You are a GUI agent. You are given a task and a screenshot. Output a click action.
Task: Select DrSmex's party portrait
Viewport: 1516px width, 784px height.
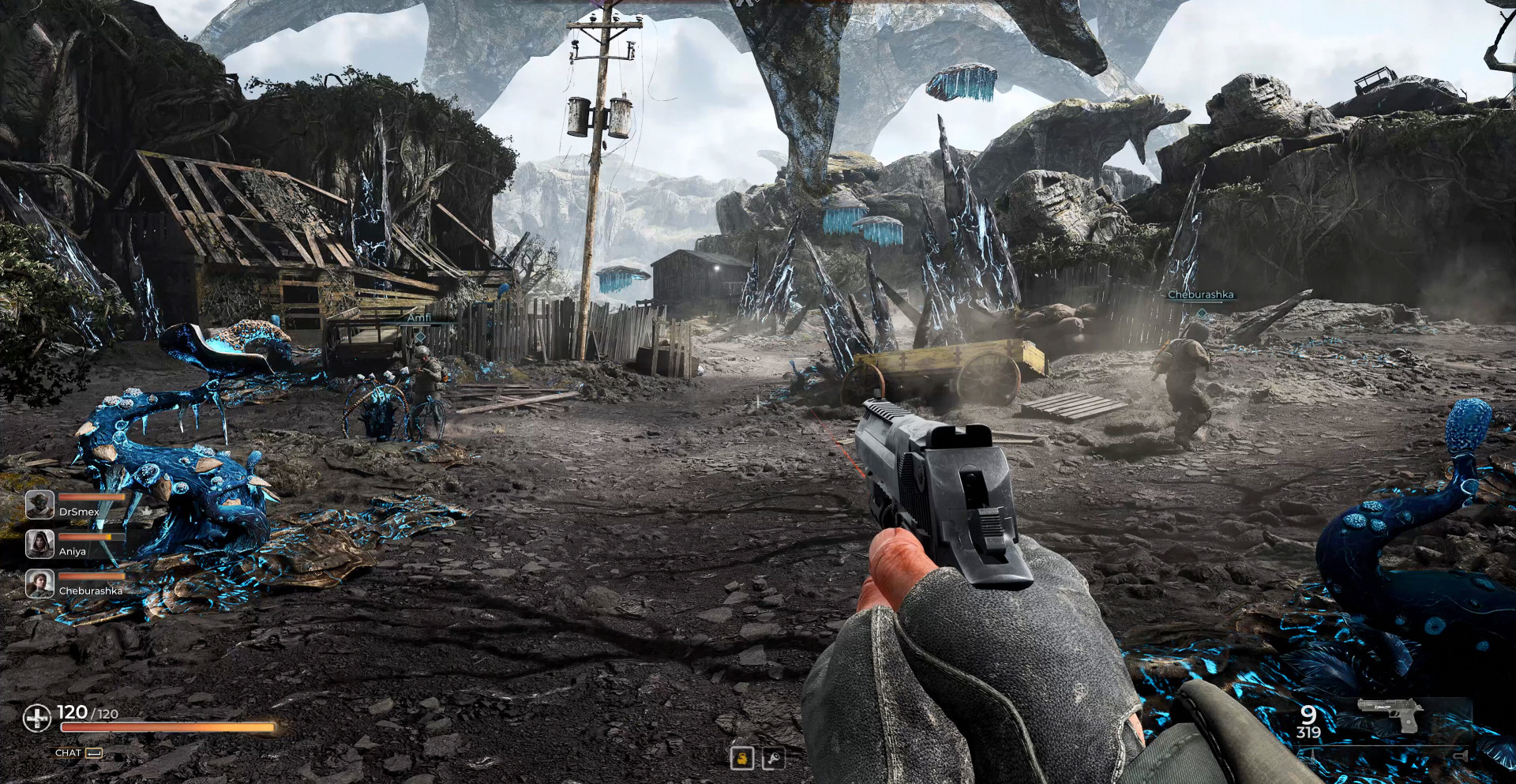pyautogui.click(x=39, y=505)
